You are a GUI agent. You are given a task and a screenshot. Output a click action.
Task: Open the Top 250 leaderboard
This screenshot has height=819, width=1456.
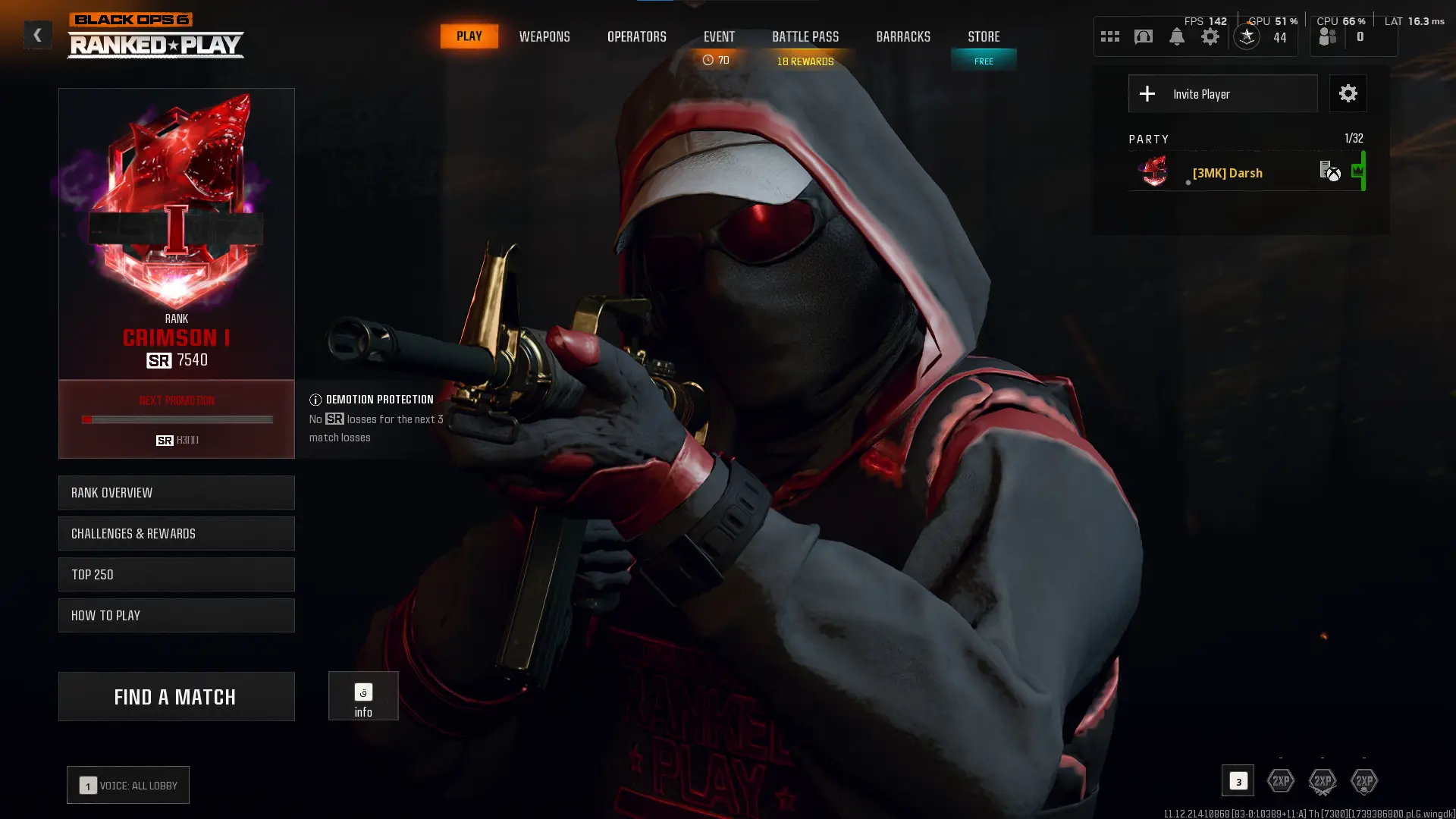click(x=176, y=574)
